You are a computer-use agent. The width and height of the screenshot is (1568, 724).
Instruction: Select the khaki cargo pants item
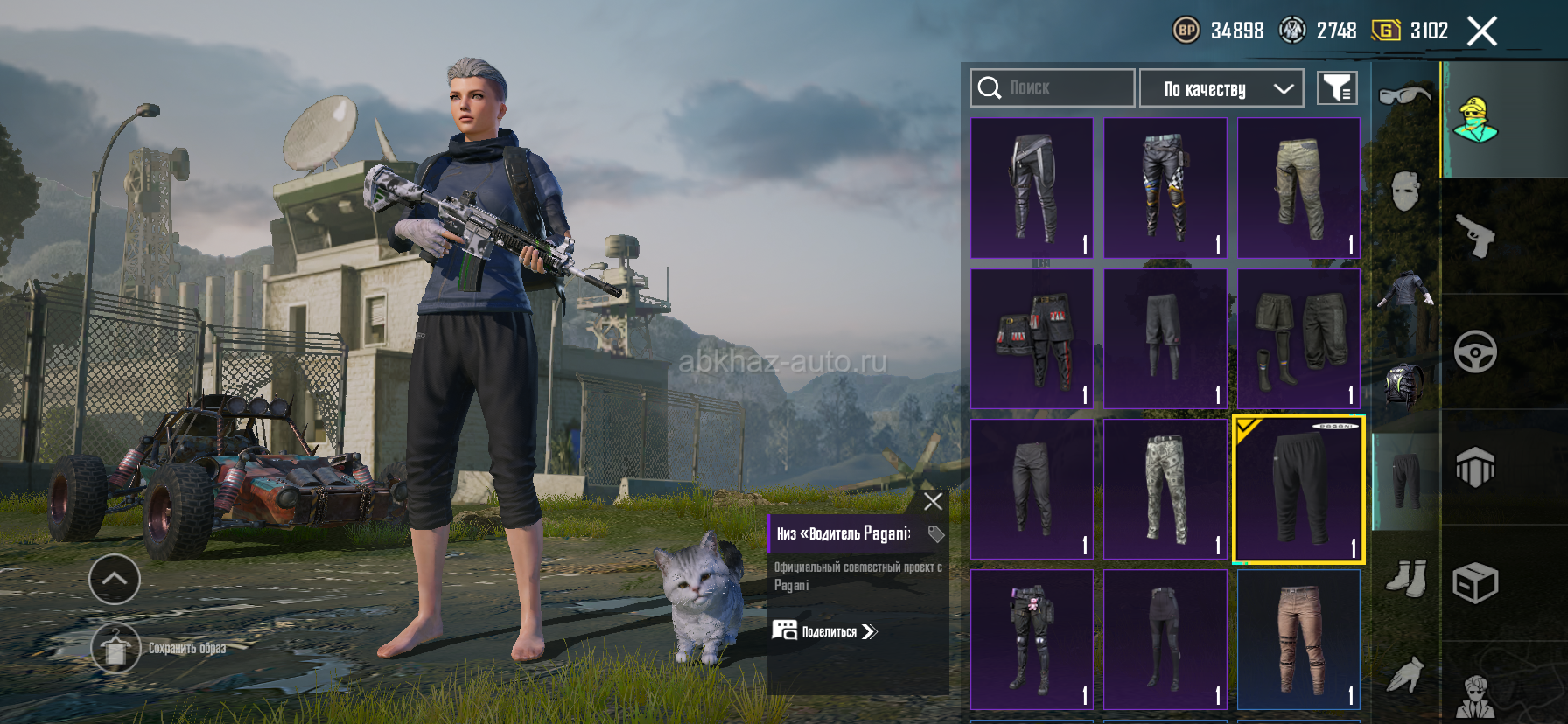1298,188
